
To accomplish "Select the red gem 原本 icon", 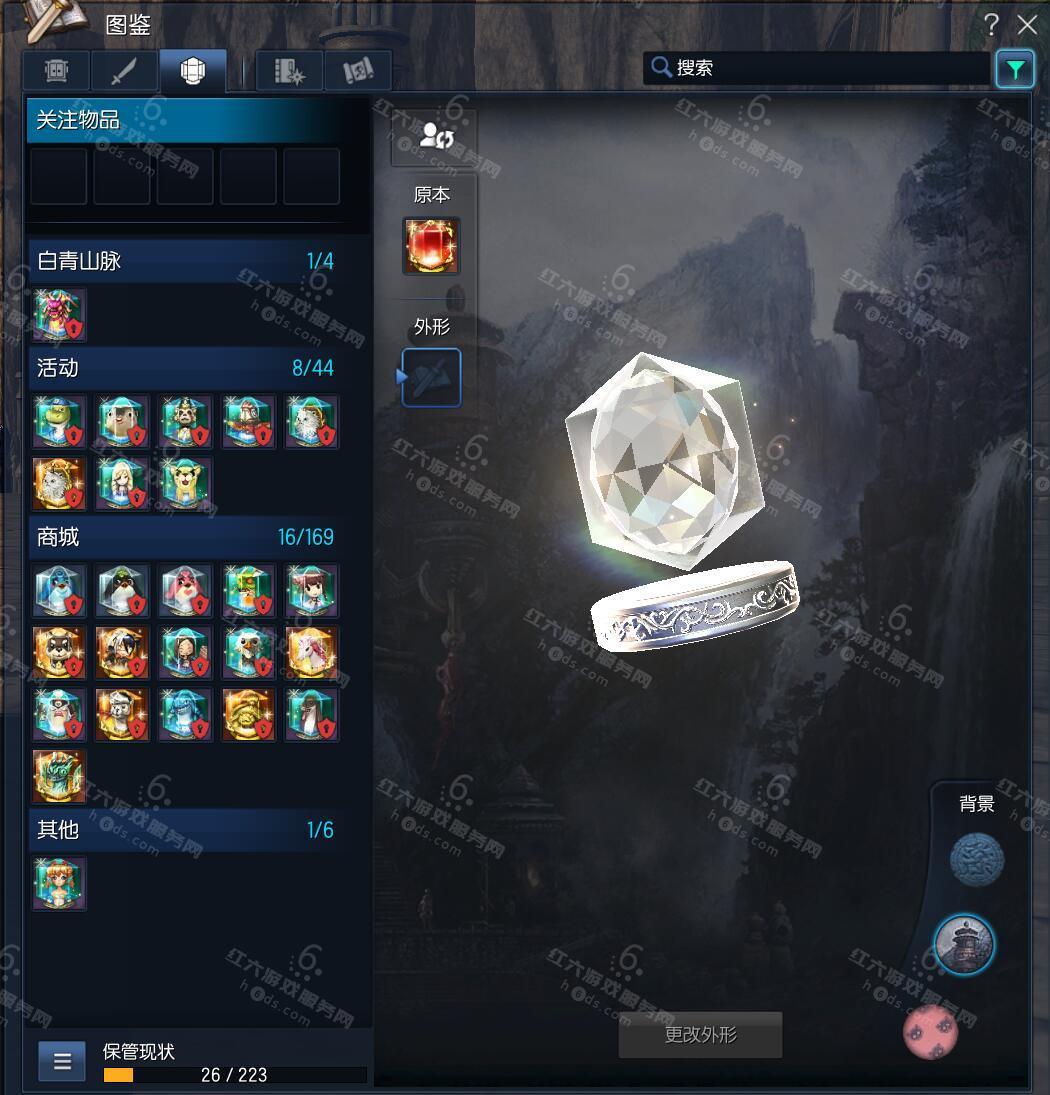I will [431, 246].
